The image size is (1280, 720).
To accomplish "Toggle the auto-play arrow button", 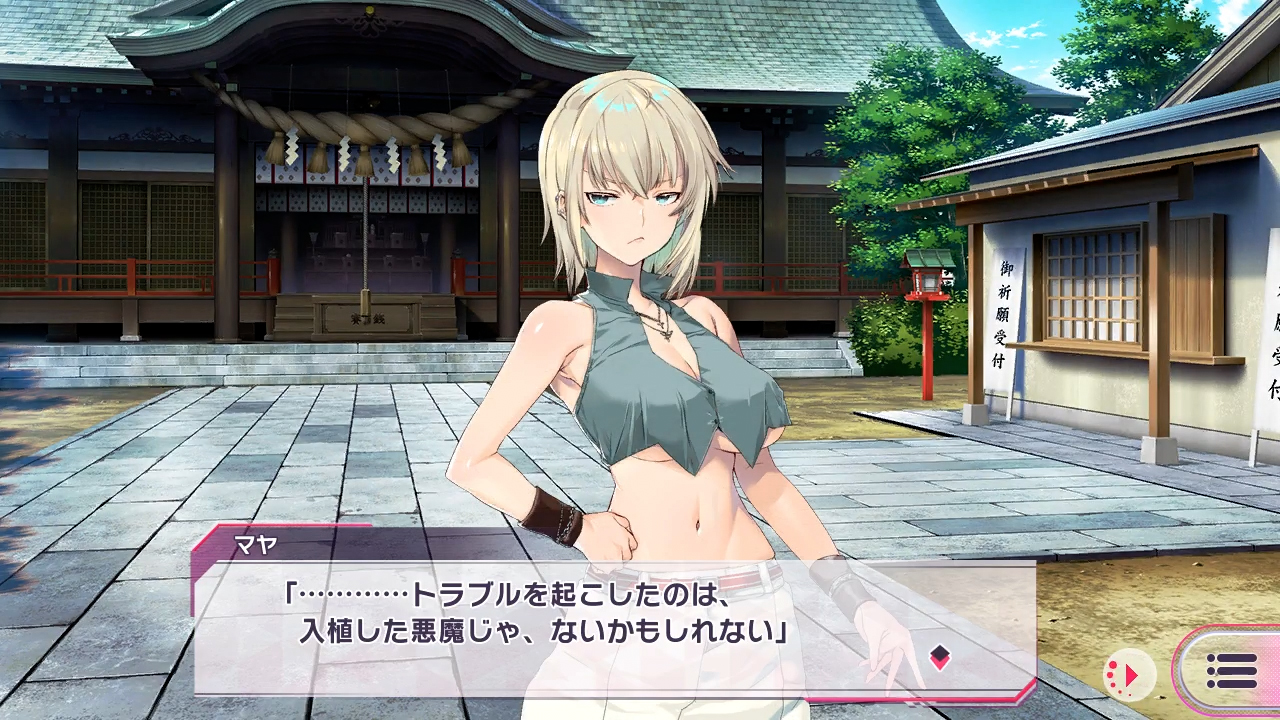I will (x=1129, y=672).
